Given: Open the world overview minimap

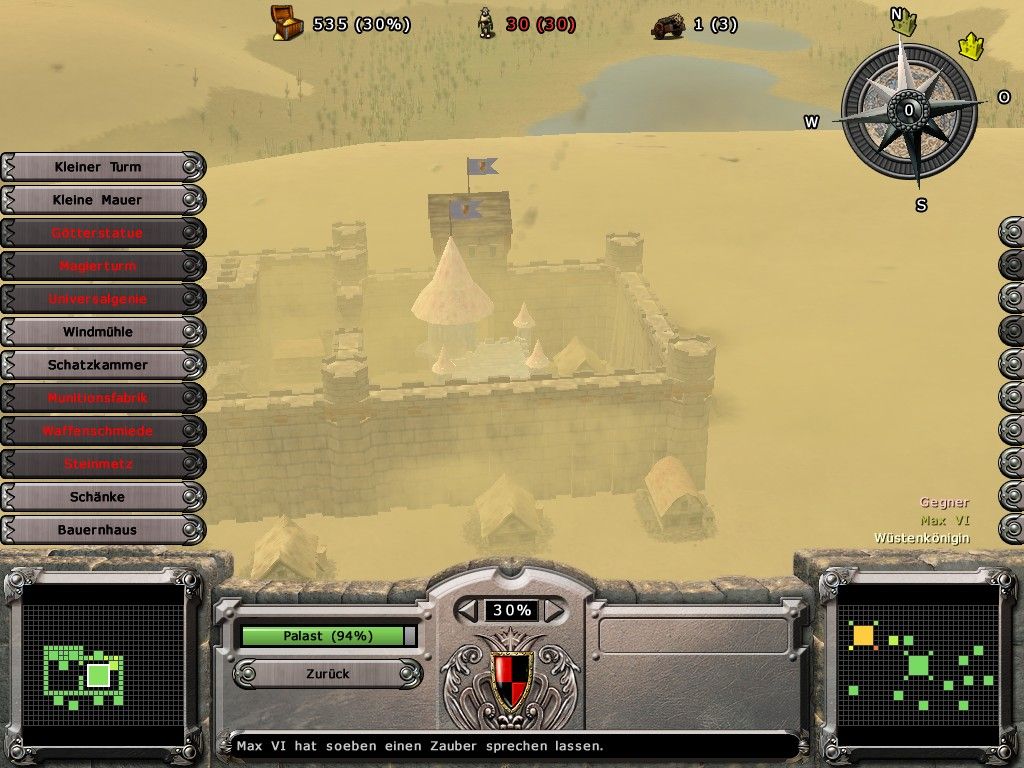Looking at the screenshot, I should pos(918,663).
